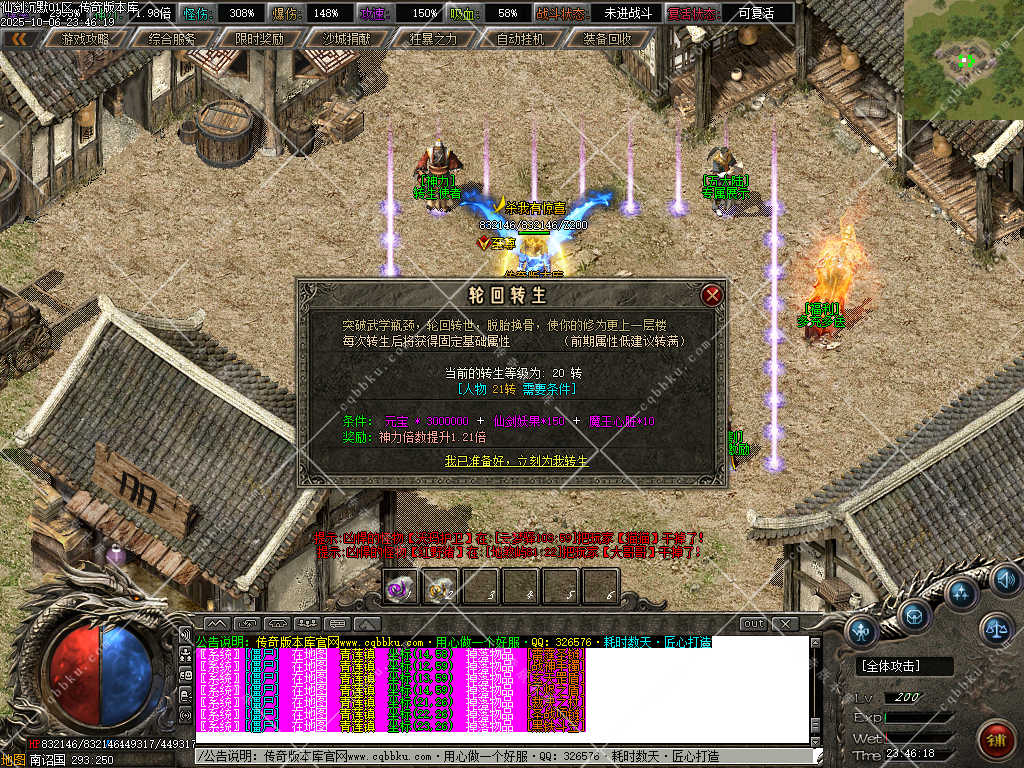Viewport: 1024px width, 768px height.
Task: Close the chat panel with the X button
Action: pos(784,624)
